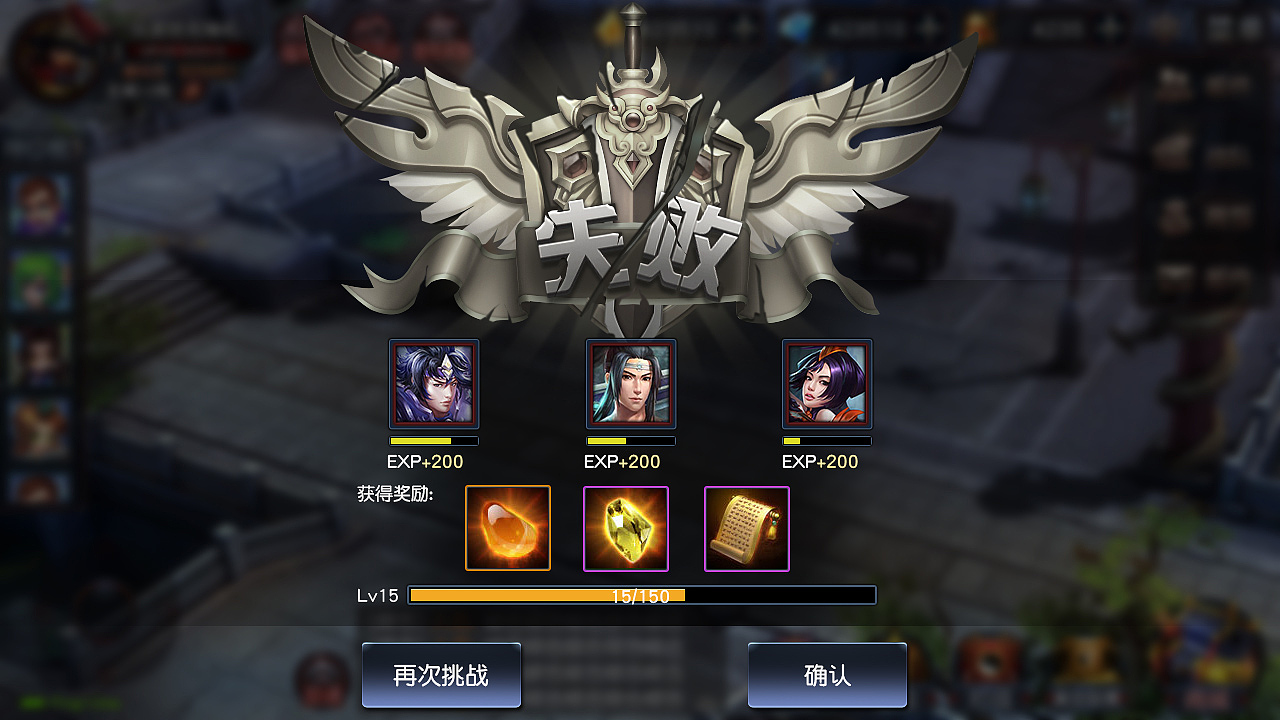Click the Lv15 experience progress bar
The height and width of the screenshot is (720, 1280).
(x=645, y=595)
